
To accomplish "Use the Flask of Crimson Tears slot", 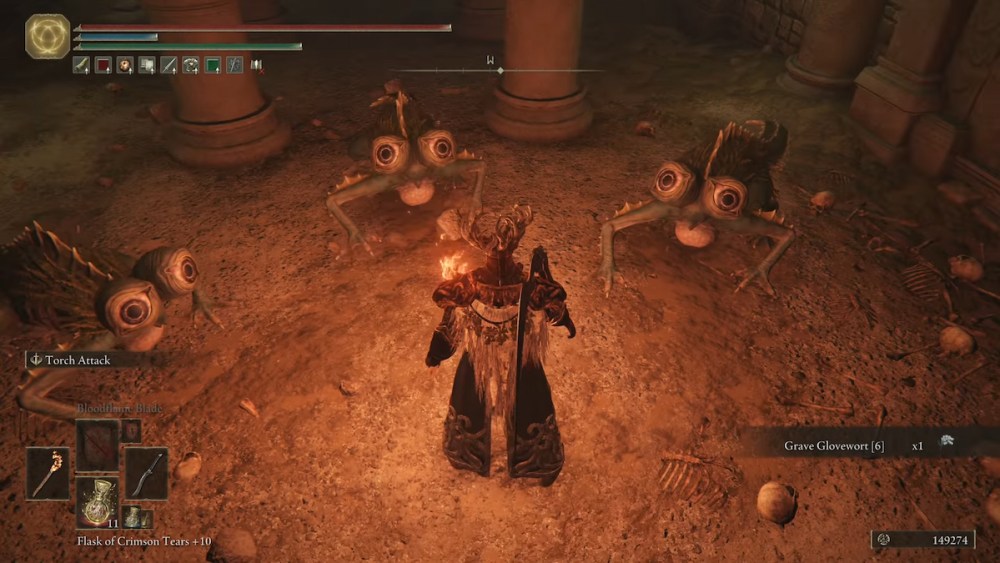I will (97, 502).
